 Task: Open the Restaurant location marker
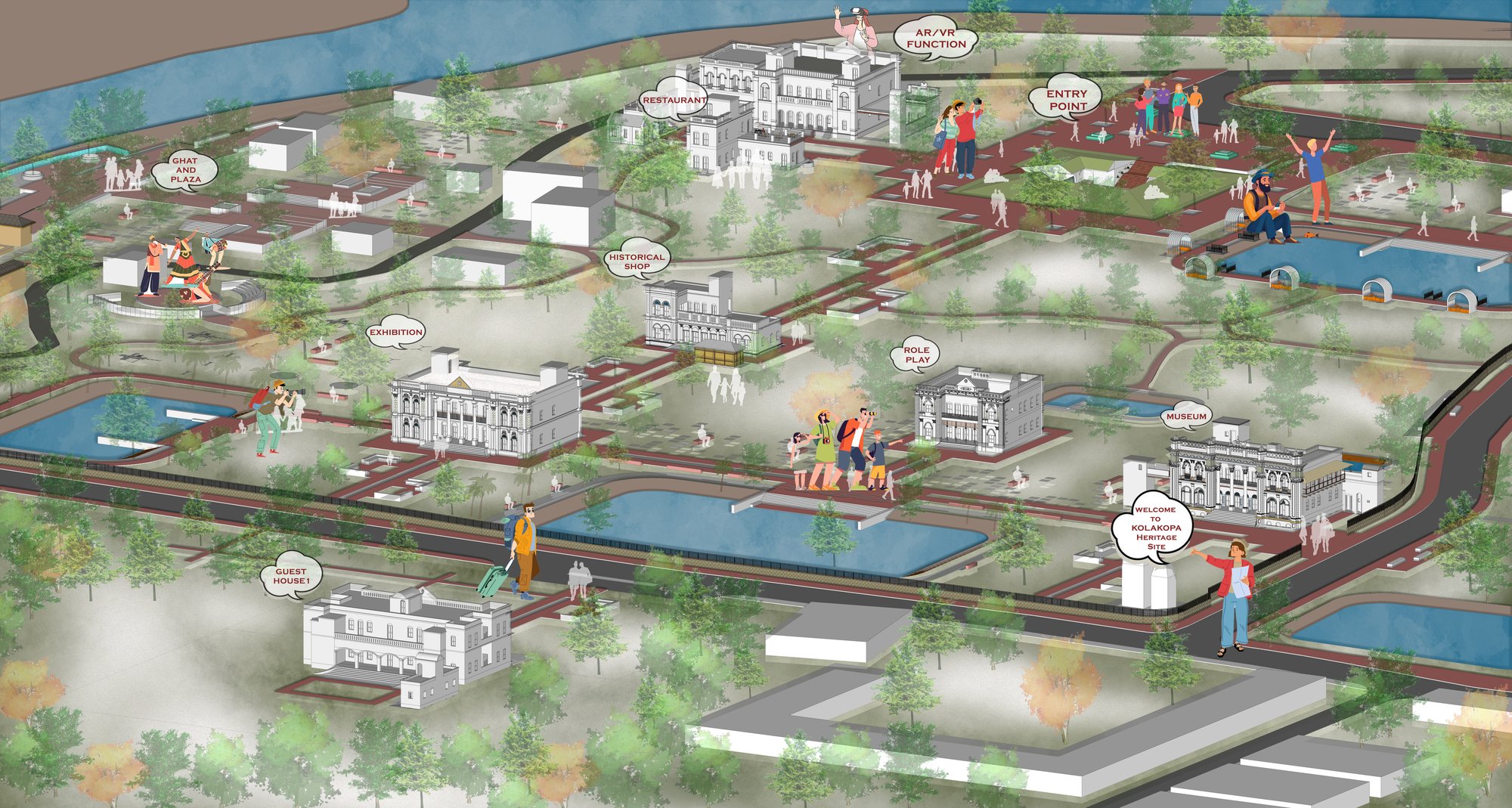pyautogui.click(x=674, y=100)
